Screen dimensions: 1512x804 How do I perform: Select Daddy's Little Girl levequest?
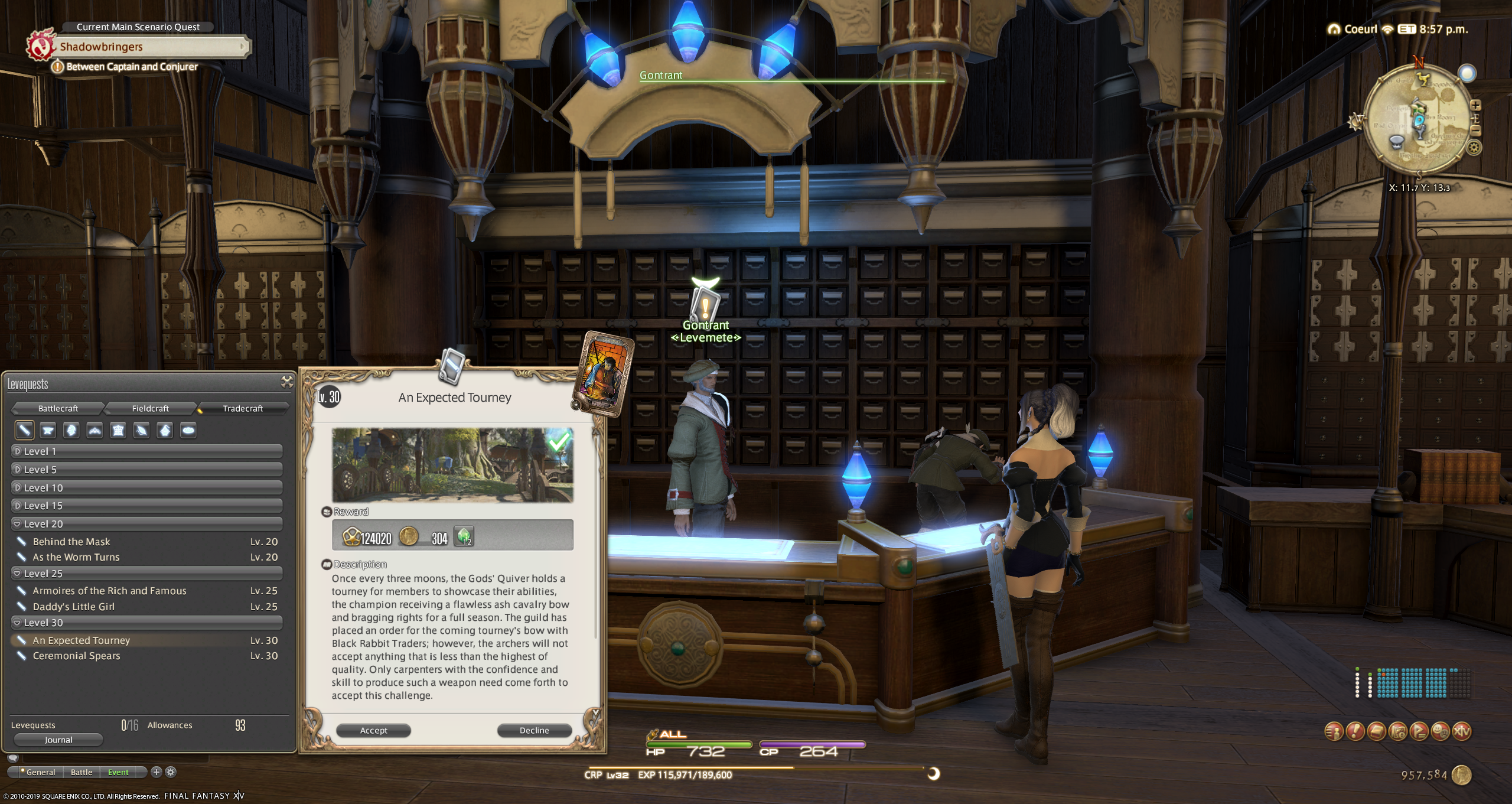[74, 607]
